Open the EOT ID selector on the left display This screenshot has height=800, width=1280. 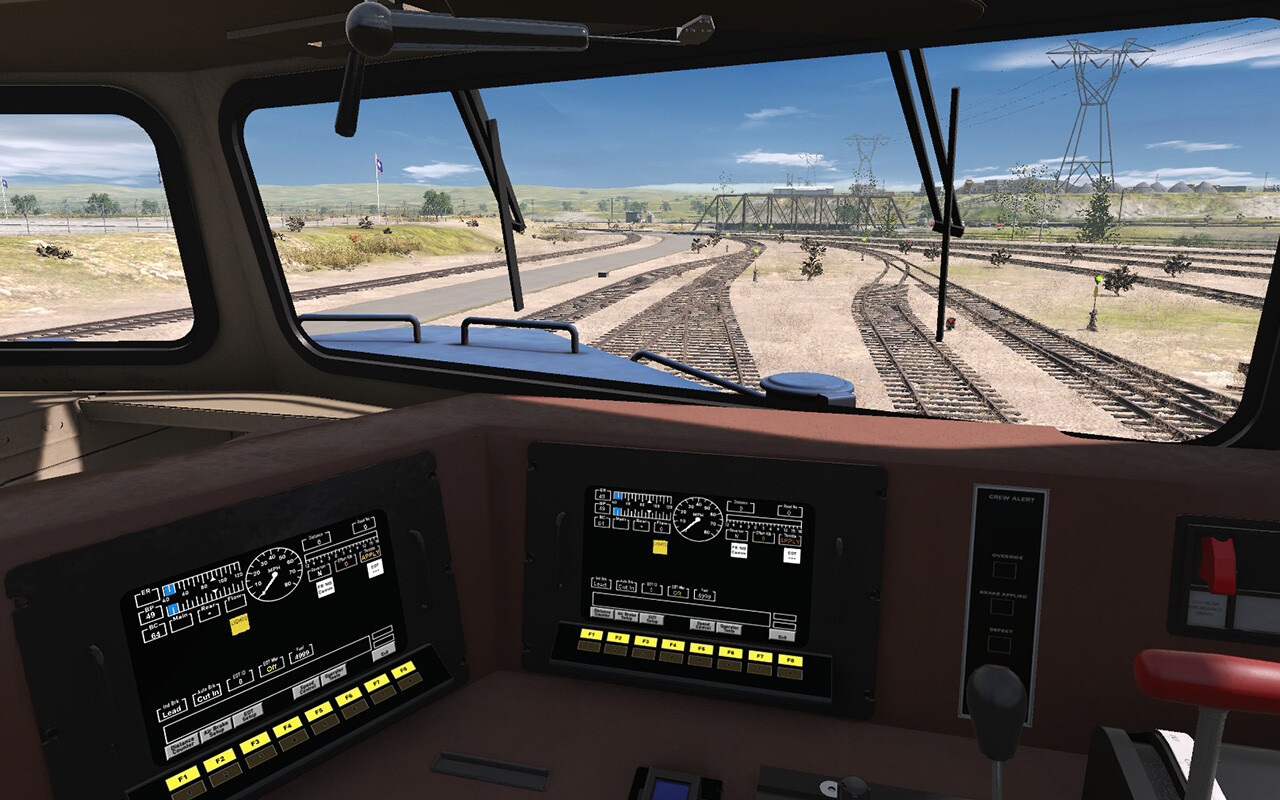241,680
